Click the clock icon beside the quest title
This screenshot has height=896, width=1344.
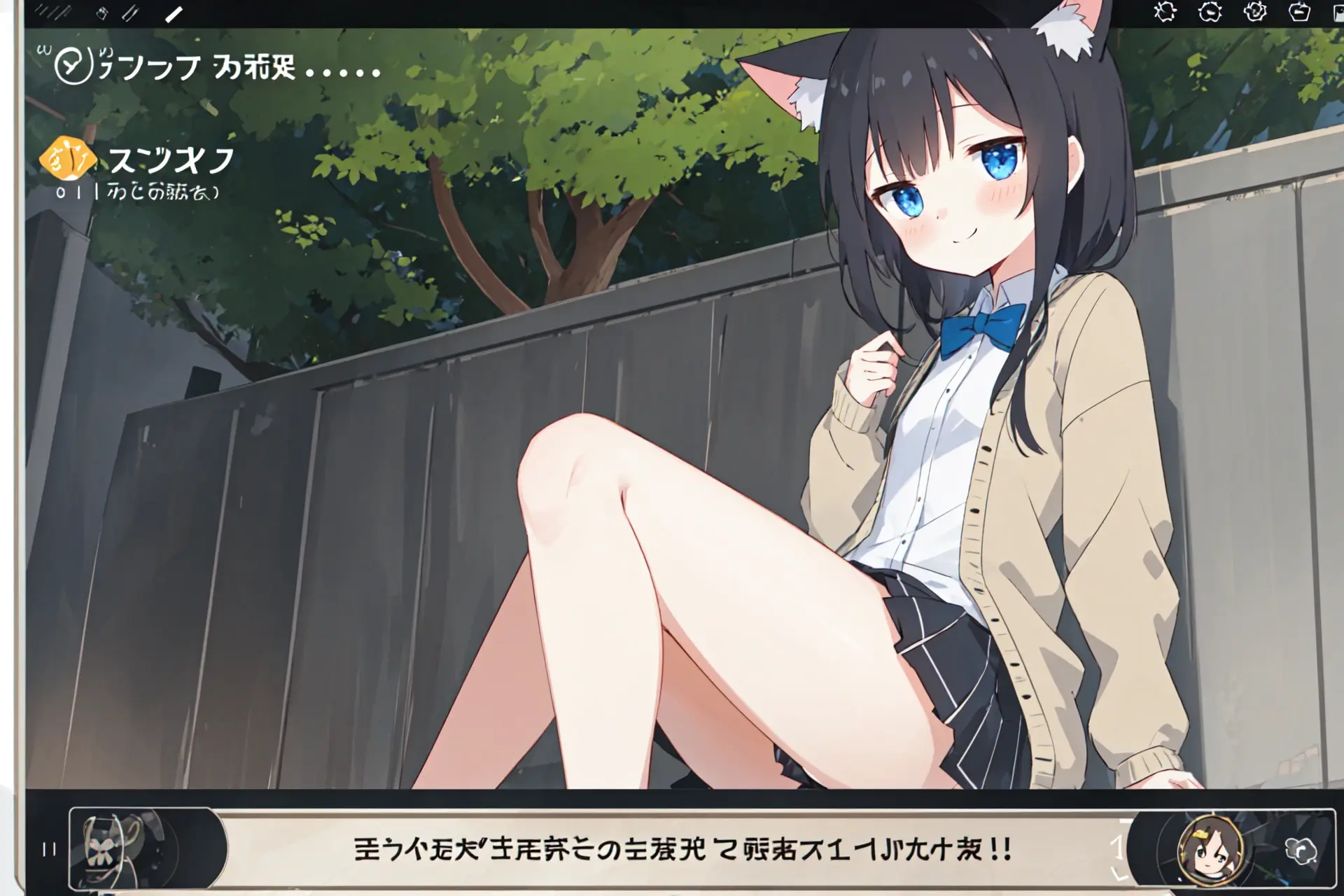[73, 64]
